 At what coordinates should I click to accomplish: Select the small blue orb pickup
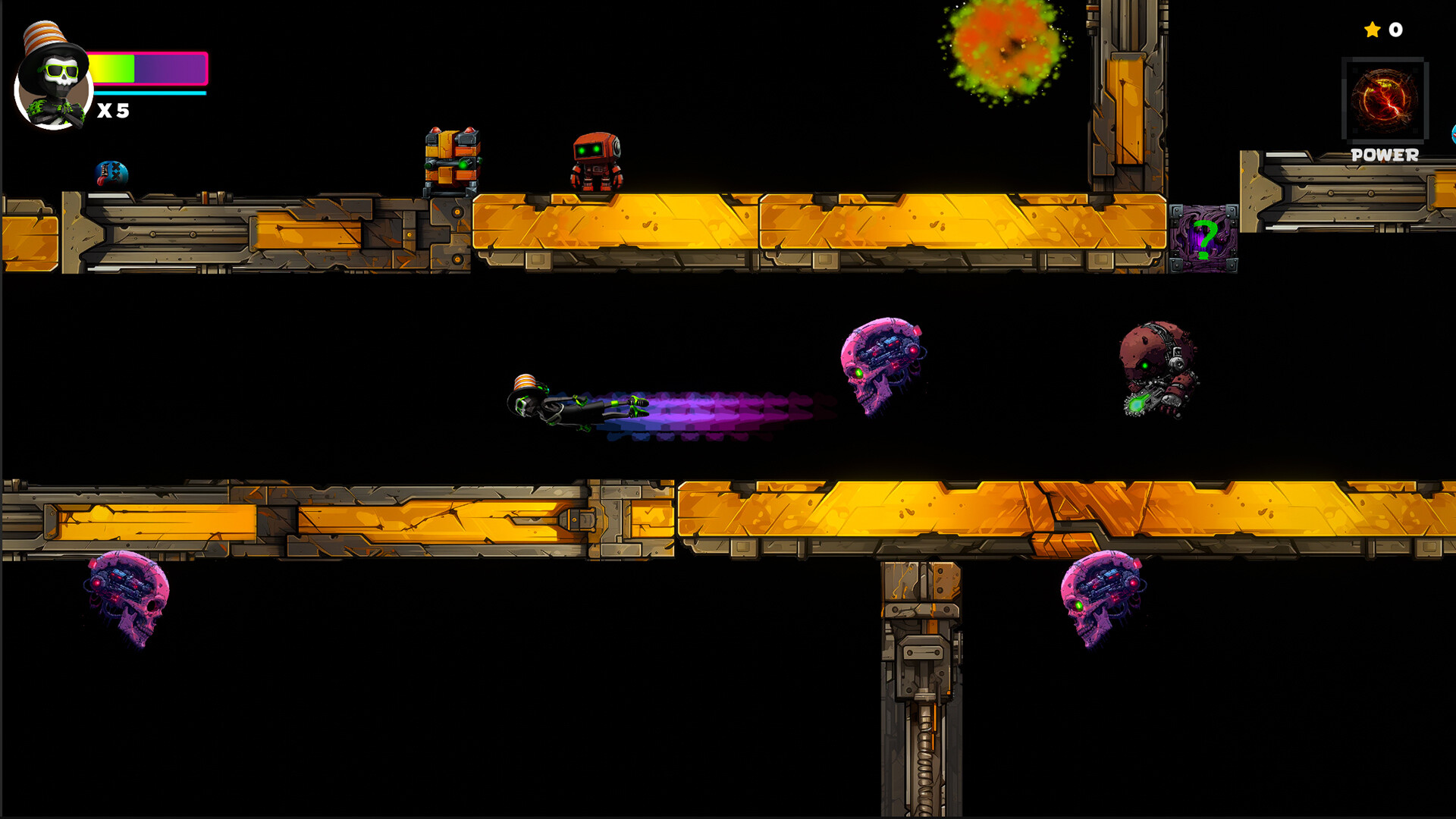tap(112, 172)
